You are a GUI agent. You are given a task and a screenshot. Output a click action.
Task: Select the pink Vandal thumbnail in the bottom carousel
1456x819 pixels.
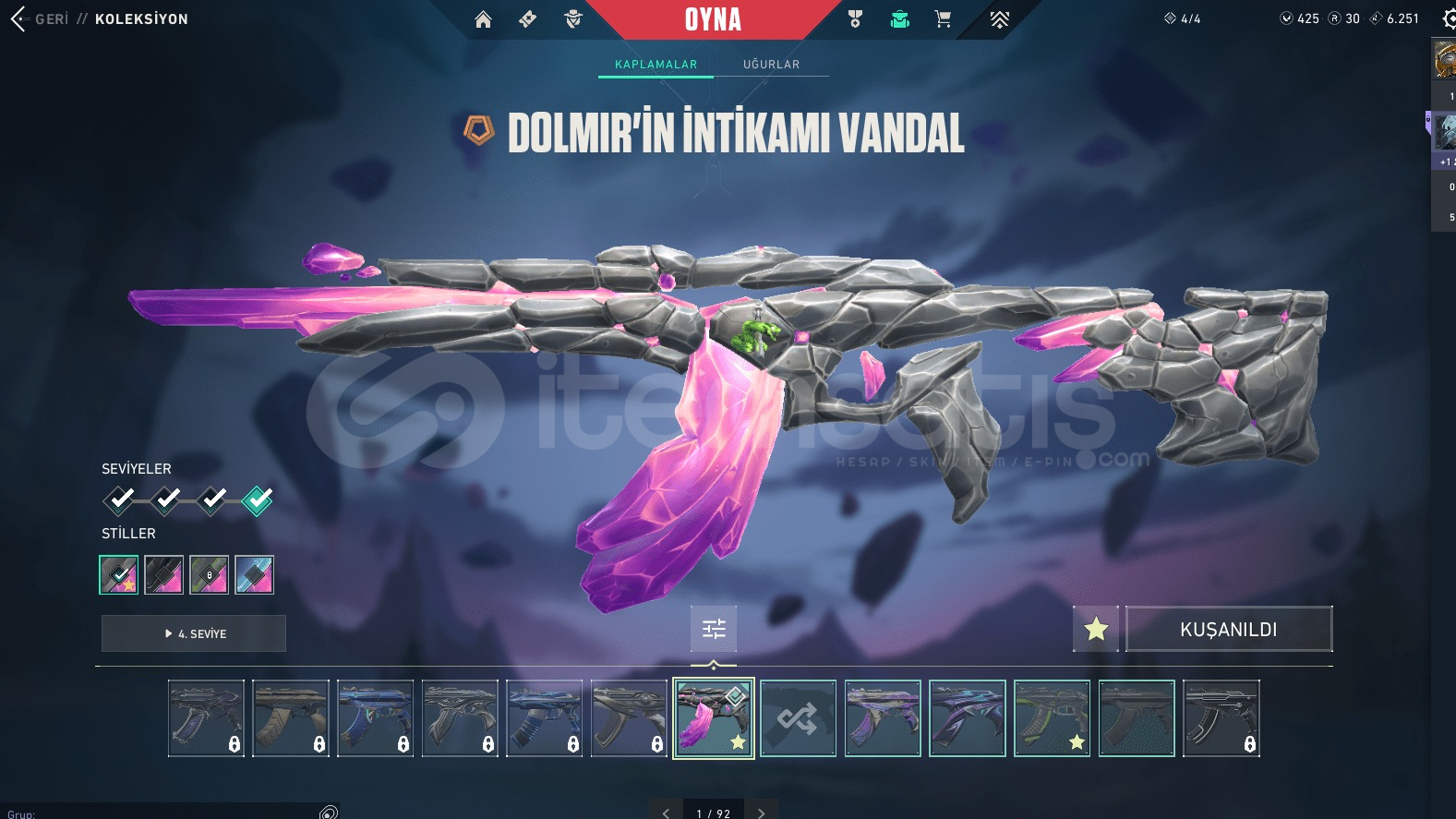713,717
